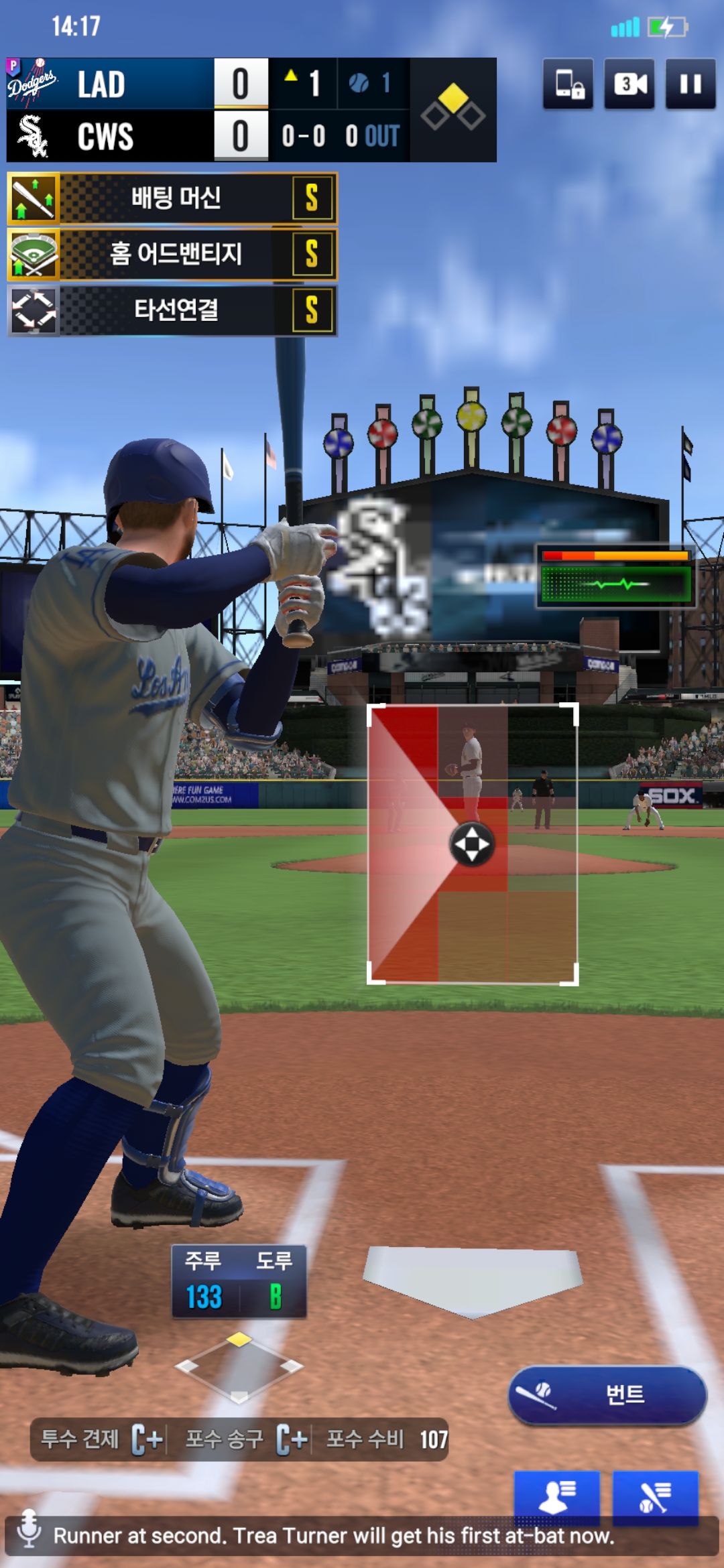Pause the game

[690, 84]
